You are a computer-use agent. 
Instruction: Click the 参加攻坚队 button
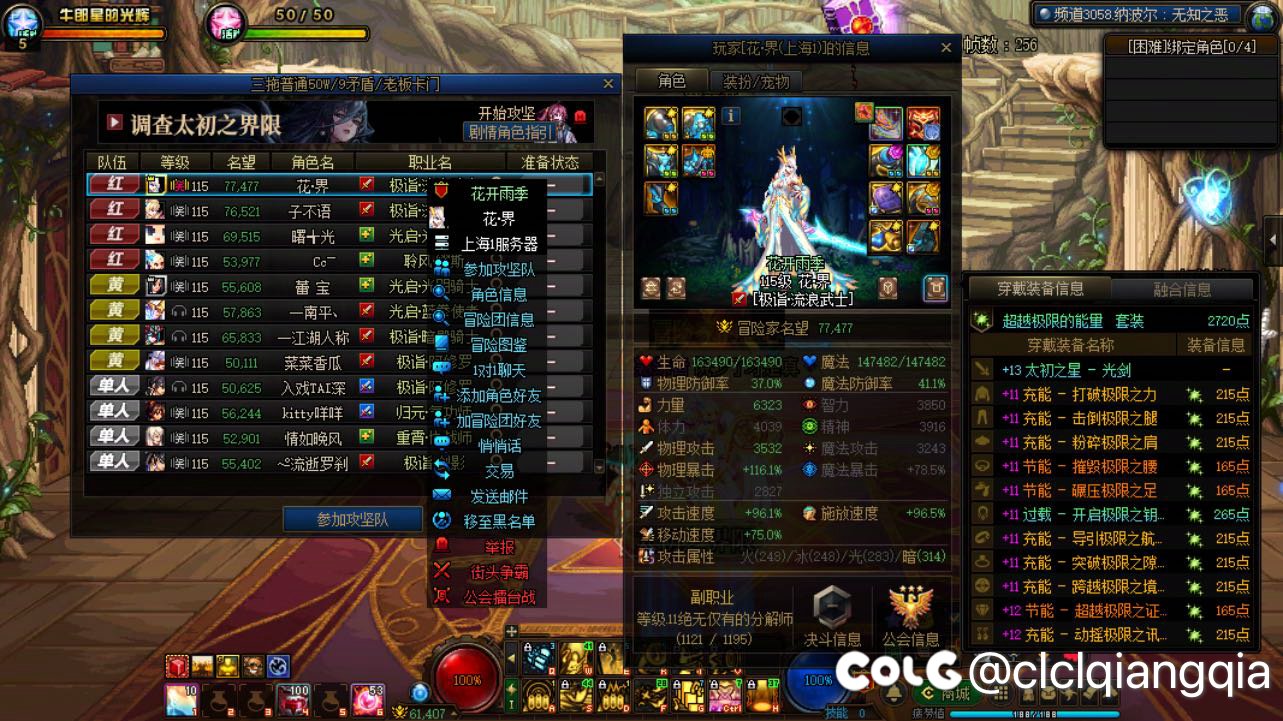point(352,520)
